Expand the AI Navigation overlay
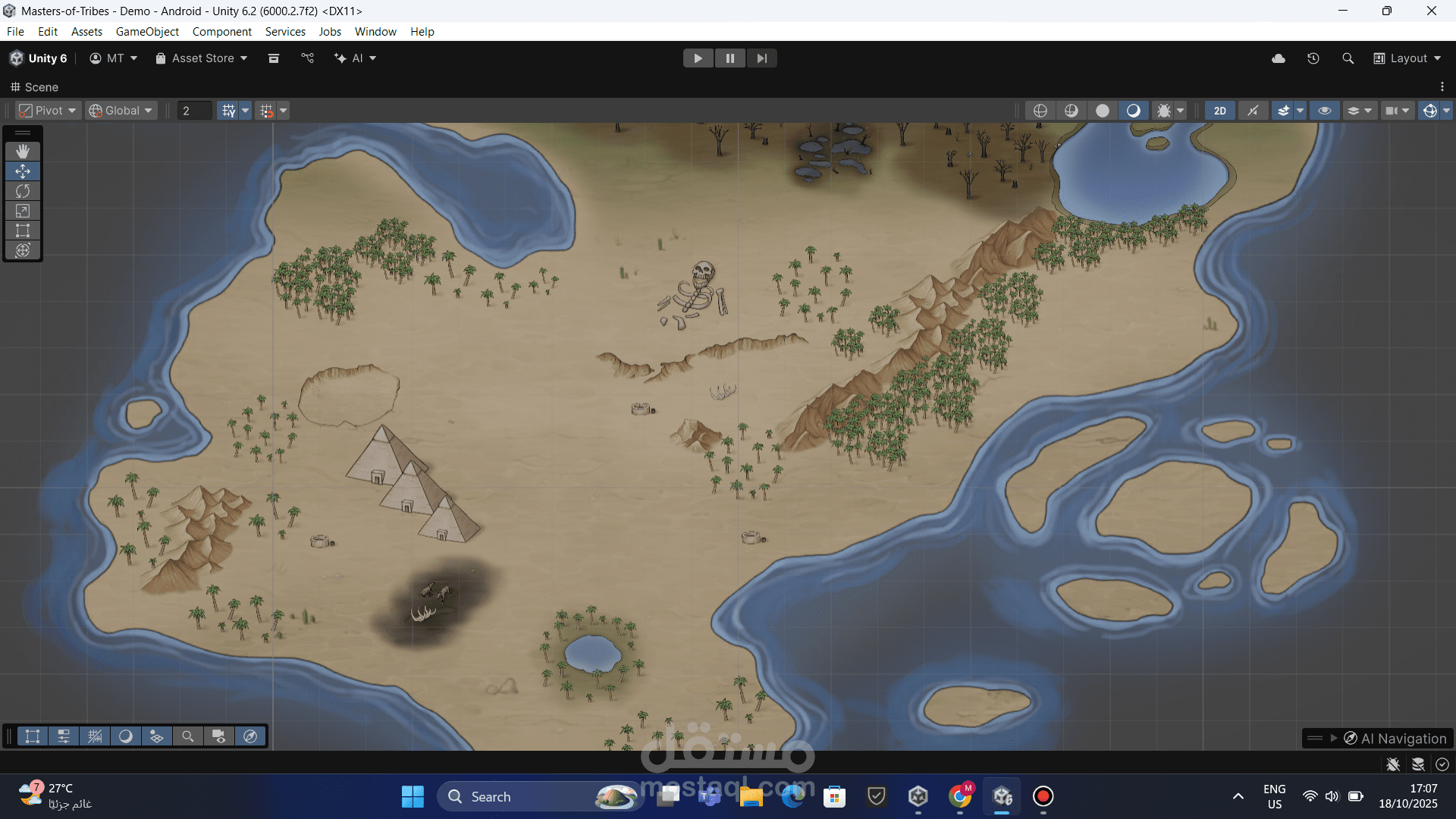The height and width of the screenshot is (819, 1456). [x=1334, y=738]
